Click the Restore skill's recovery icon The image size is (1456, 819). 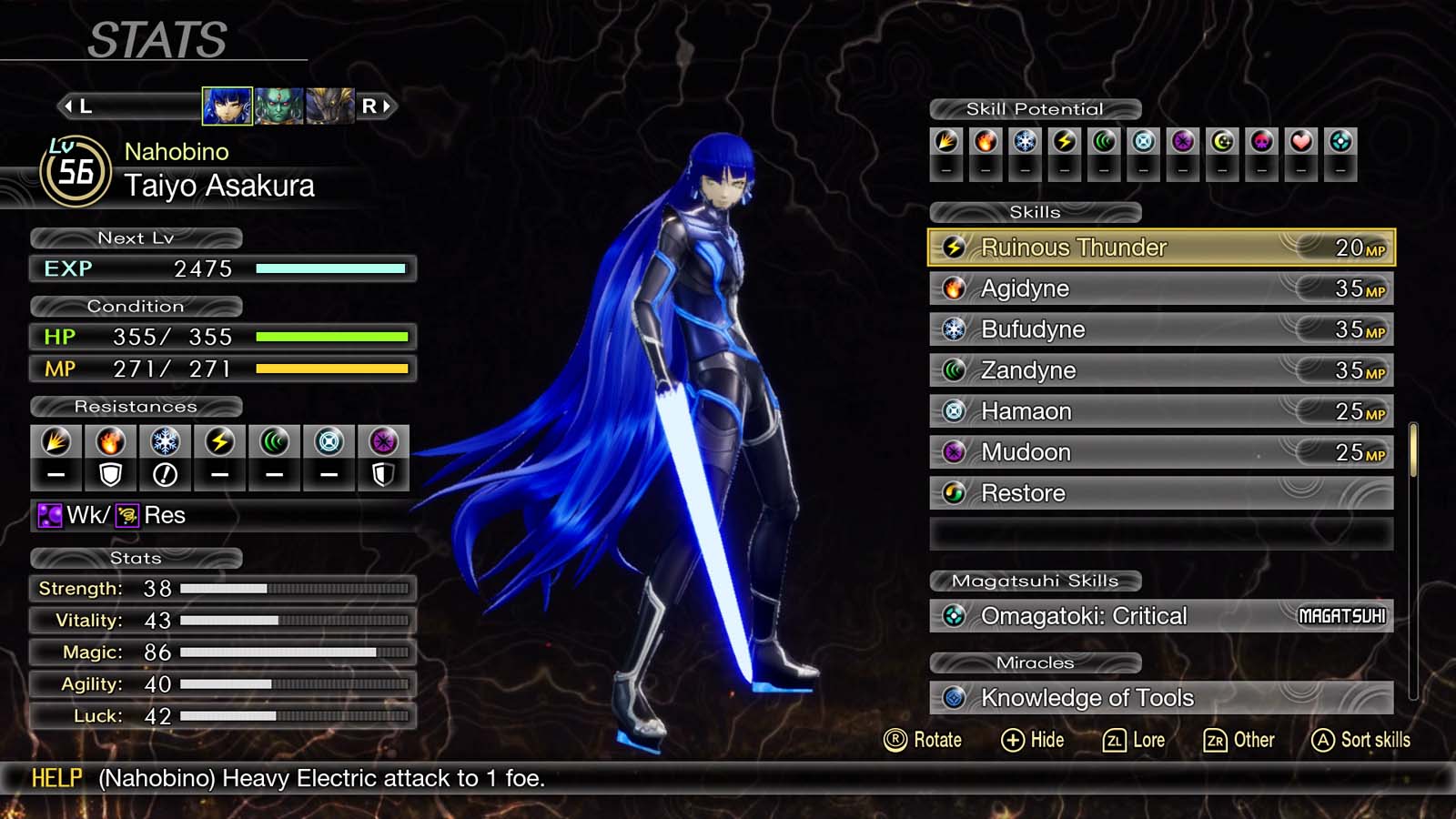[x=953, y=492]
